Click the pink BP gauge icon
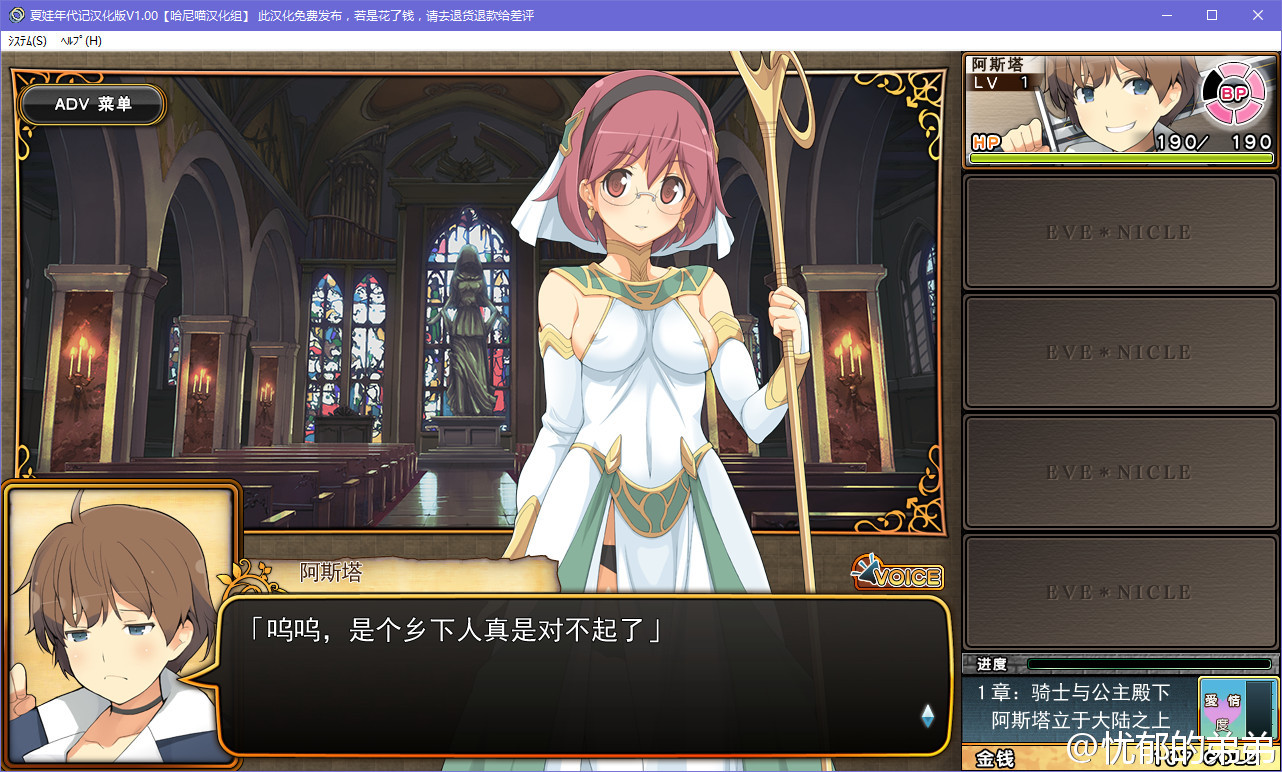The image size is (1282, 772). pyautogui.click(x=1234, y=94)
